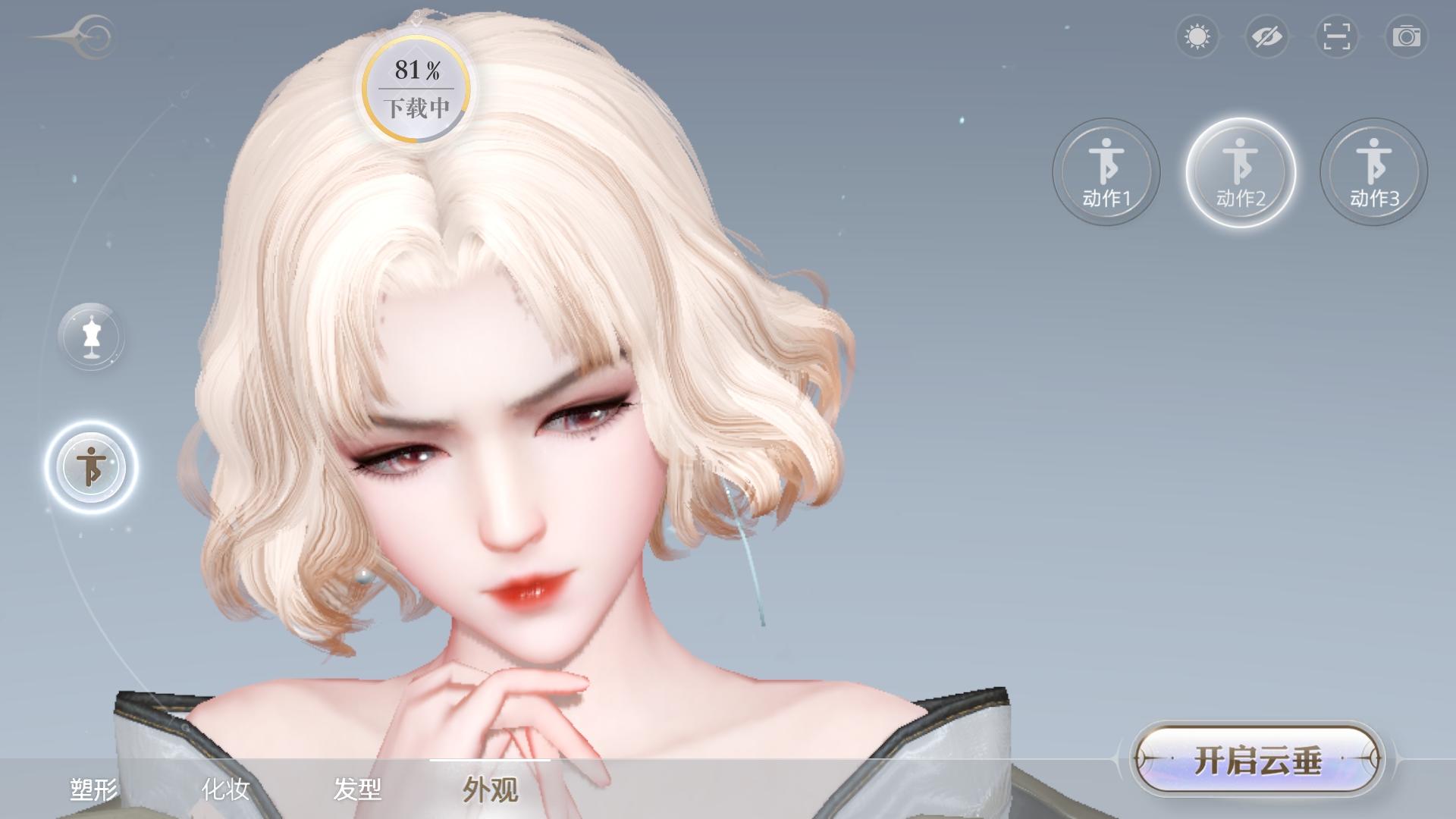
Task: Activate pose 动作1
Action: [1106, 173]
